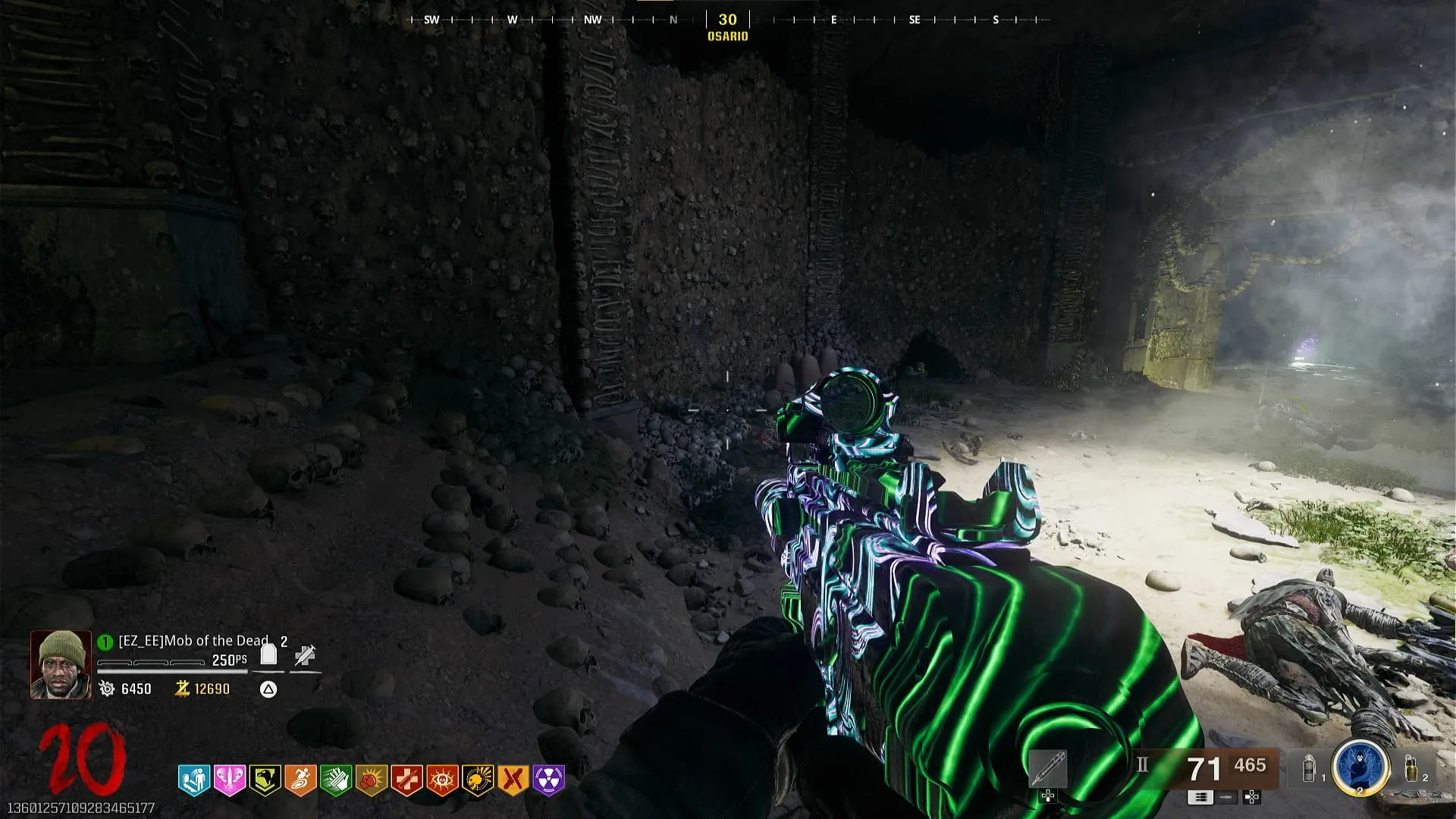Select the armor plate icon
This screenshot has height=819, width=1456.
click(268, 654)
